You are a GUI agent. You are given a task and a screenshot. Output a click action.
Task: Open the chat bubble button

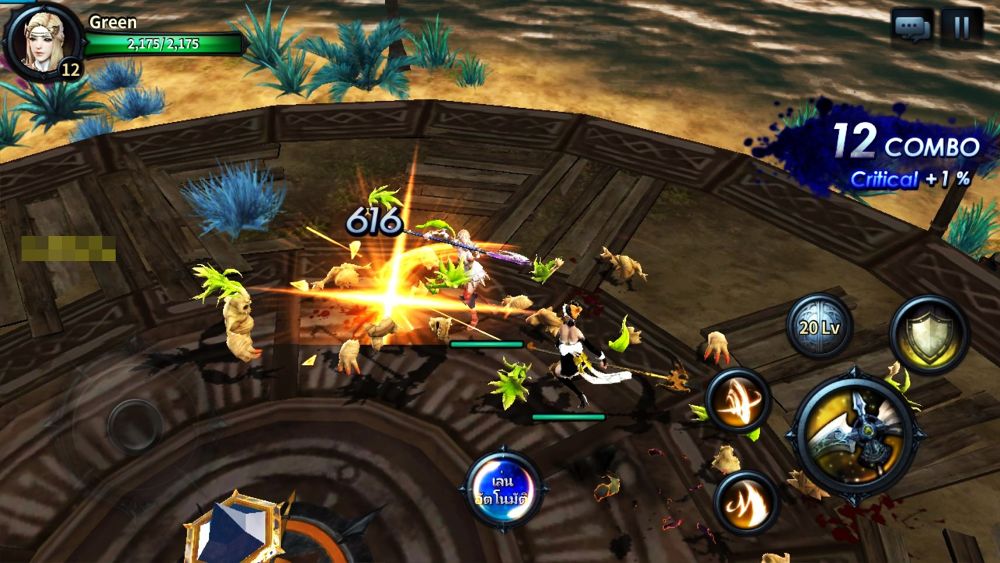click(x=912, y=27)
